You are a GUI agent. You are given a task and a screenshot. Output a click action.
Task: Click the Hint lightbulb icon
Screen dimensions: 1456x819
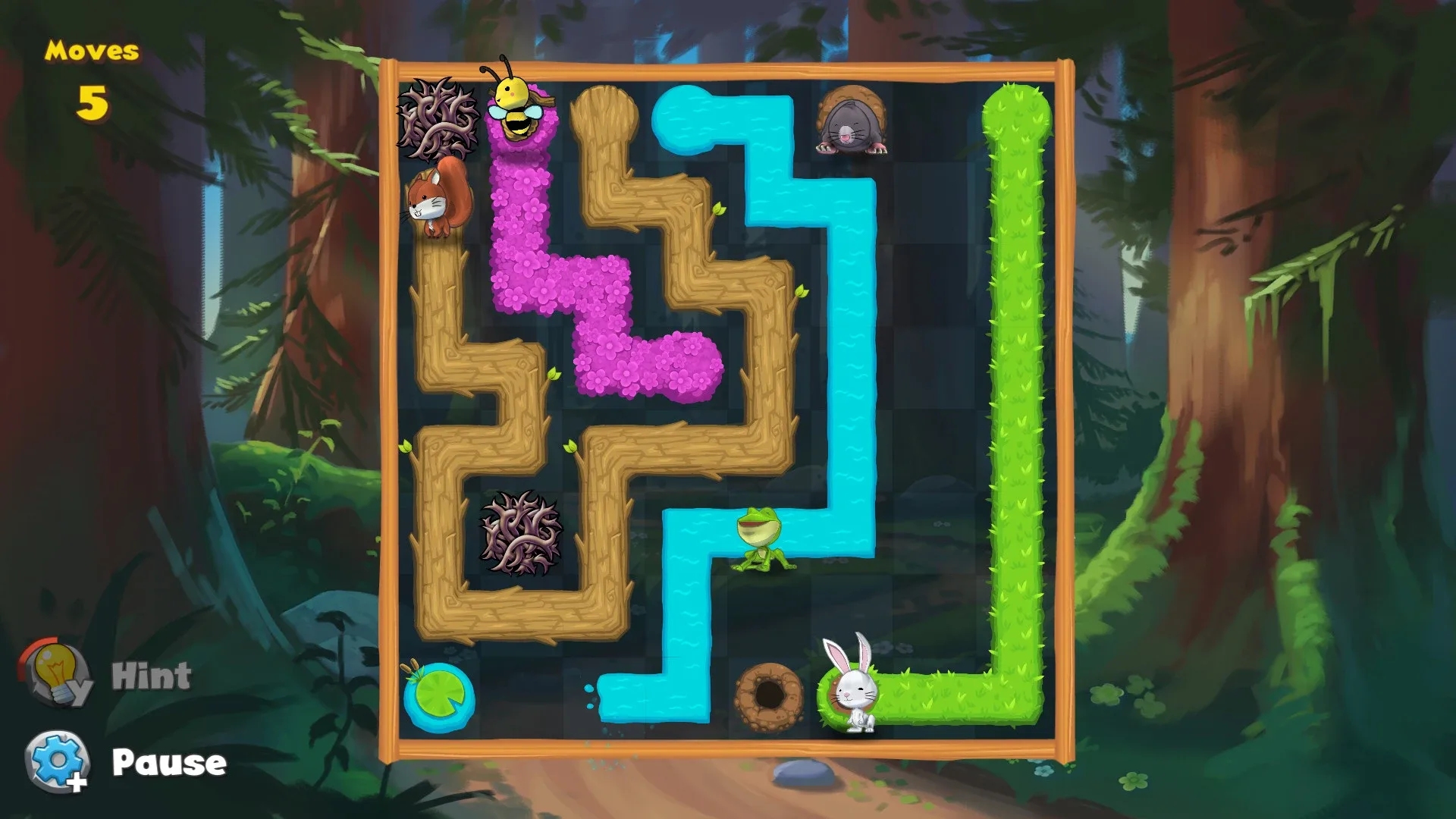[55, 671]
